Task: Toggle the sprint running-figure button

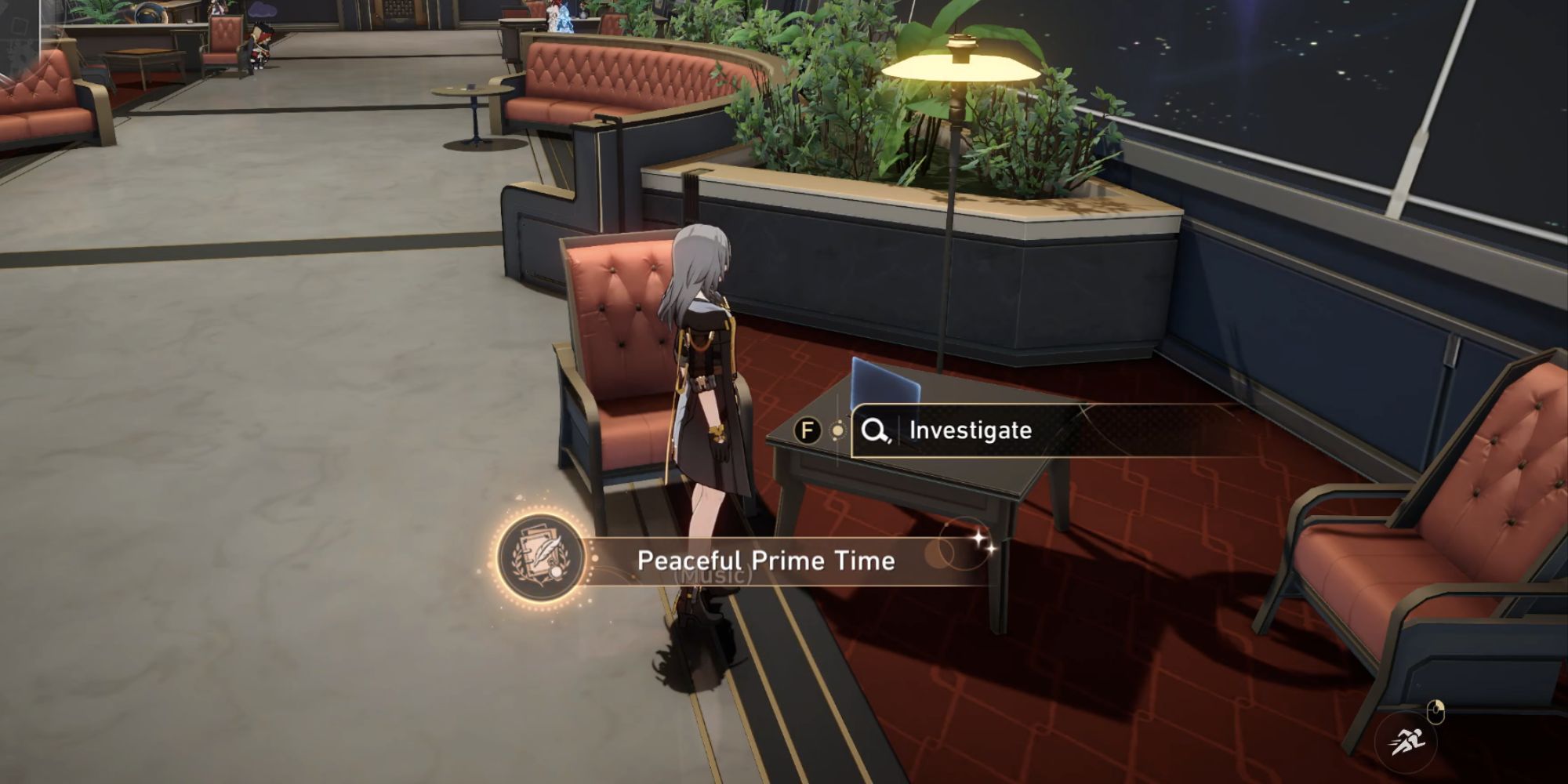Action: tap(1405, 741)
